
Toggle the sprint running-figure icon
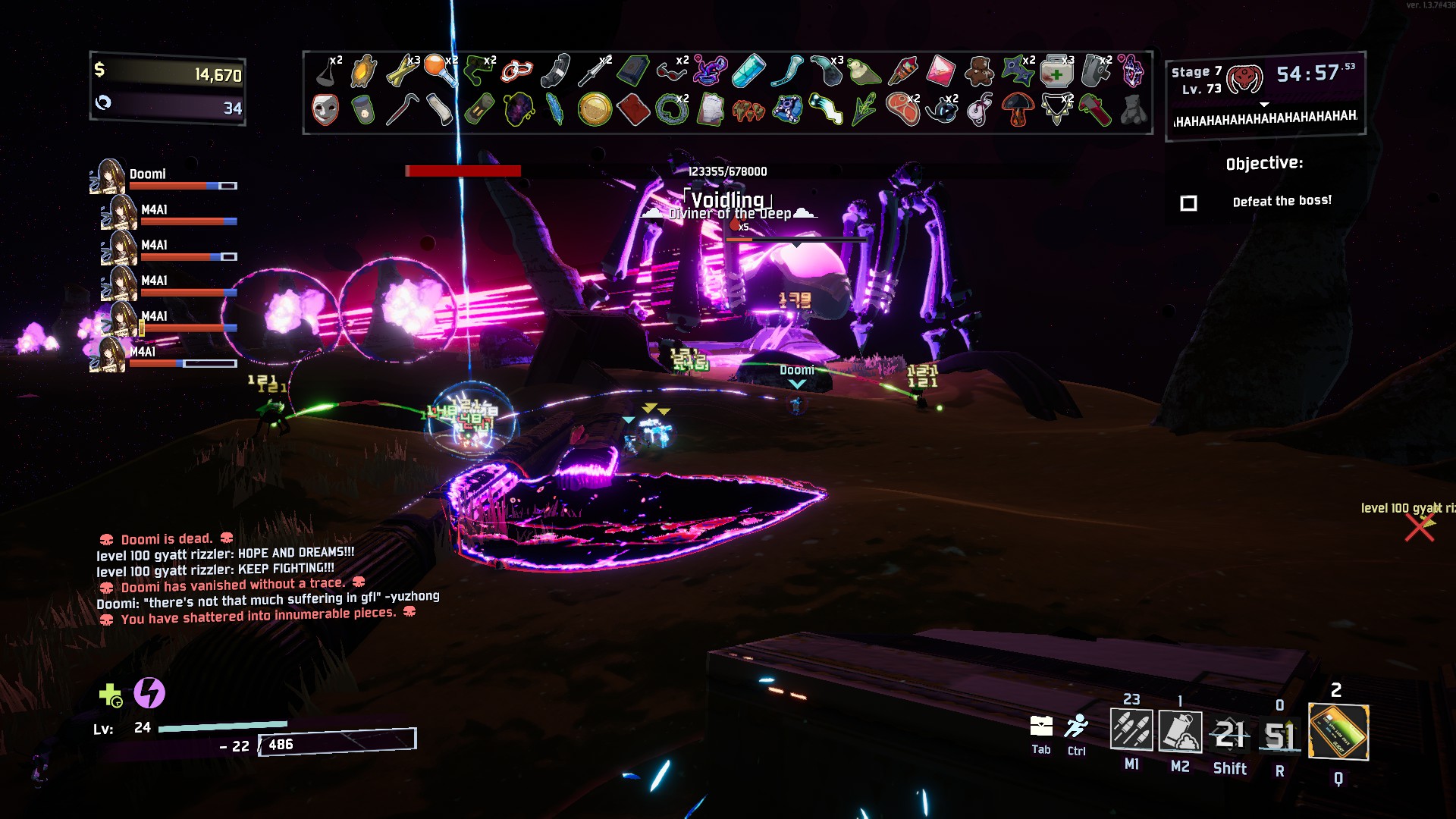pyautogui.click(x=1076, y=726)
